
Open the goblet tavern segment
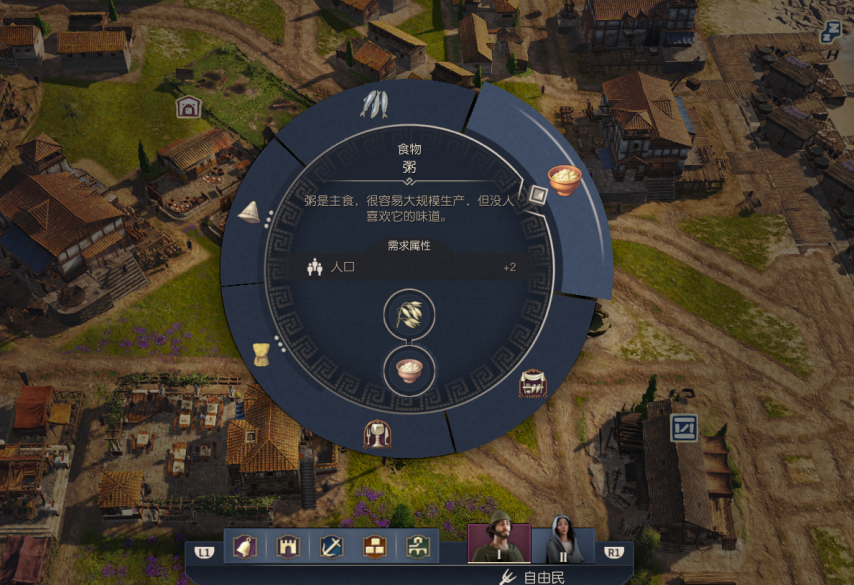click(377, 434)
